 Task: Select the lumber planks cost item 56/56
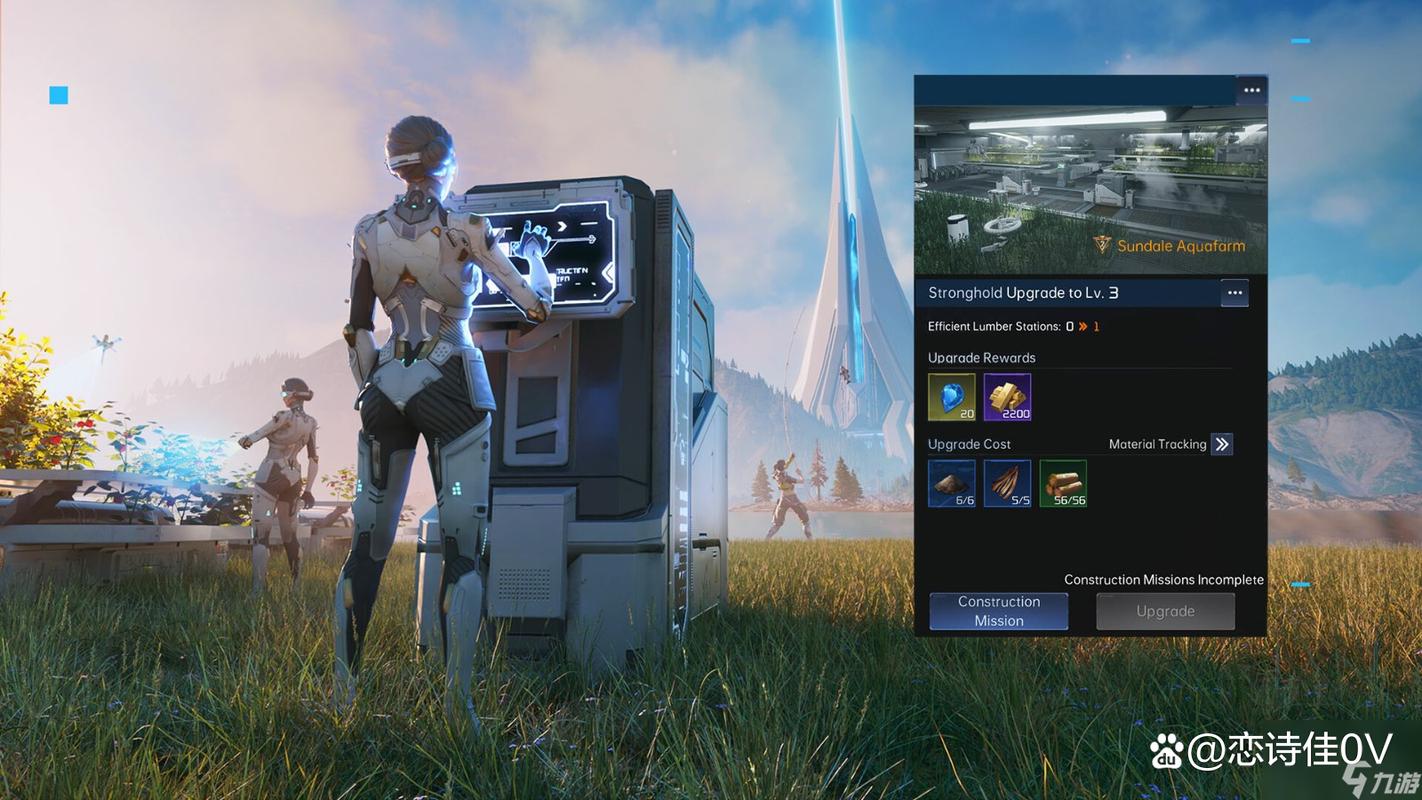tap(1063, 483)
